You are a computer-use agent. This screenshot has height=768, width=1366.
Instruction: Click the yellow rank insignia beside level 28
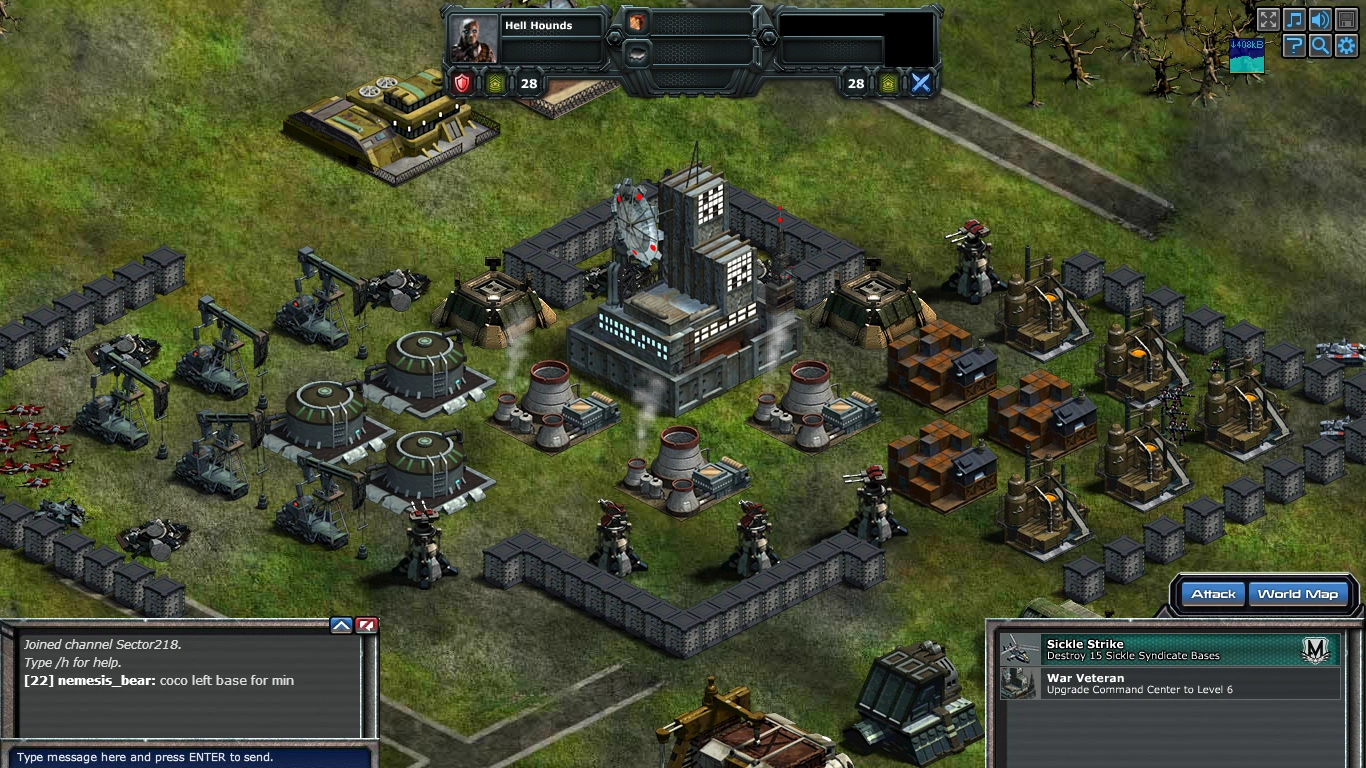click(x=493, y=83)
